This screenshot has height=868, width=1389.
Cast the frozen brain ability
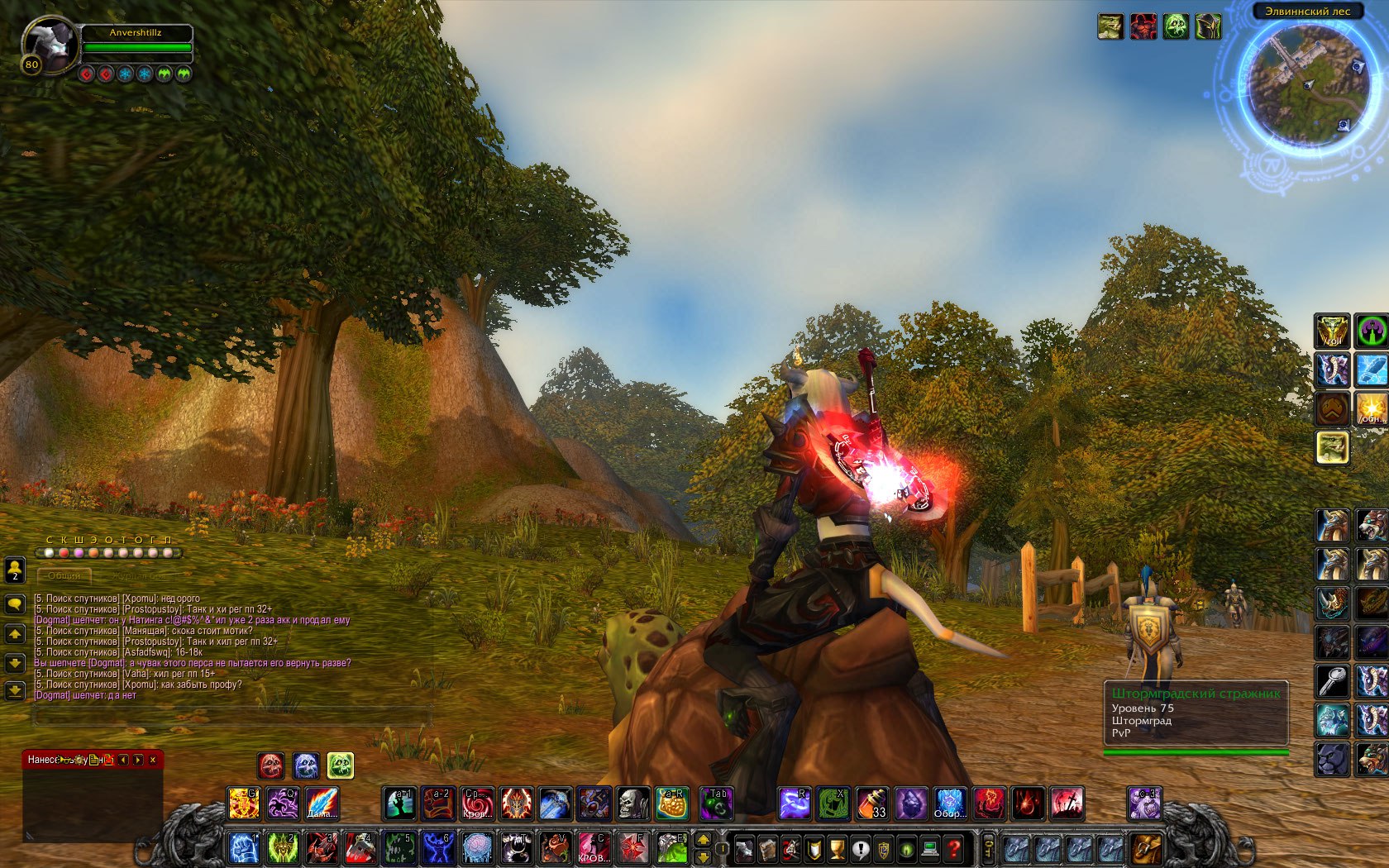pyautogui.click(x=477, y=848)
